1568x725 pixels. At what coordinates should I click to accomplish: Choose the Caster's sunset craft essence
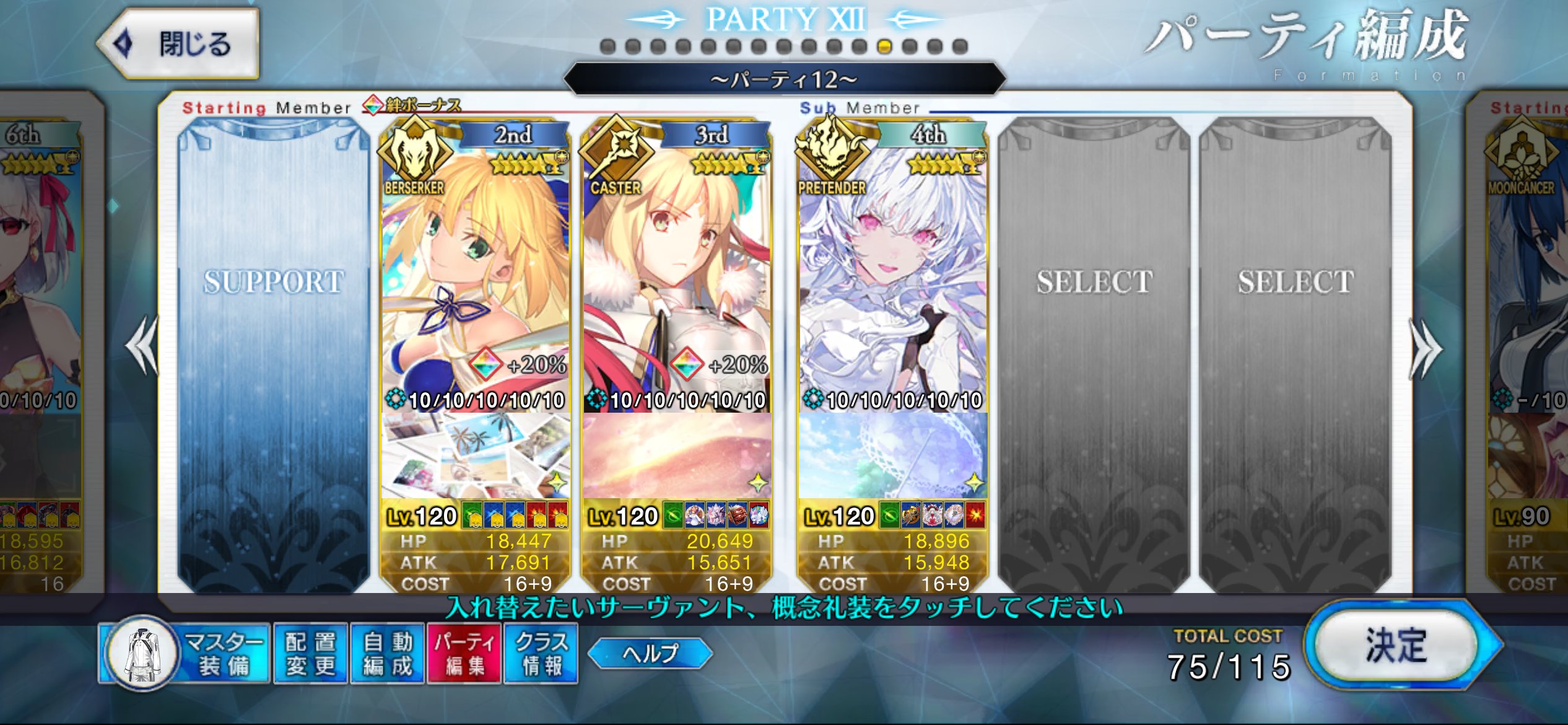tap(676, 455)
